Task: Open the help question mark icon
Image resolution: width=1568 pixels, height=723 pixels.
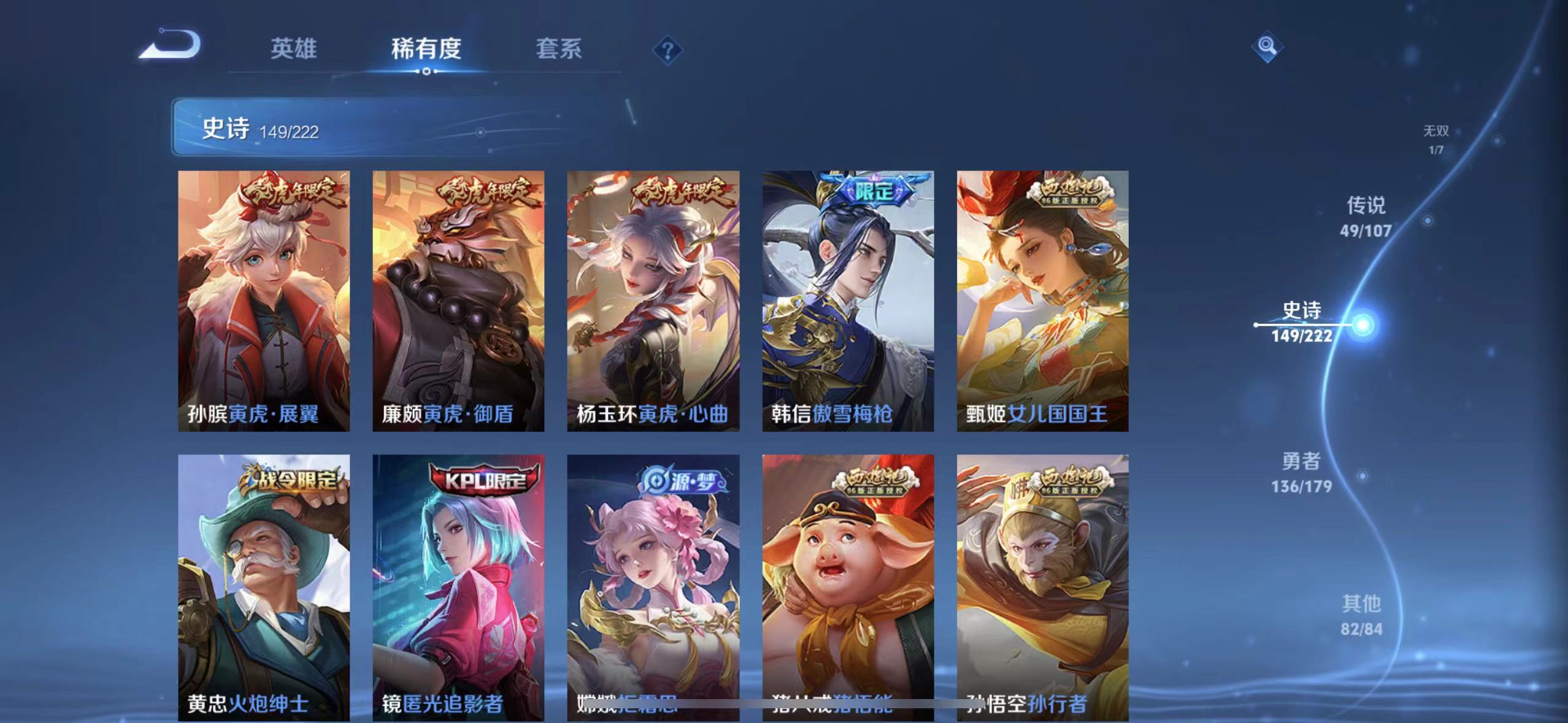Action: click(x=668, y=49)
